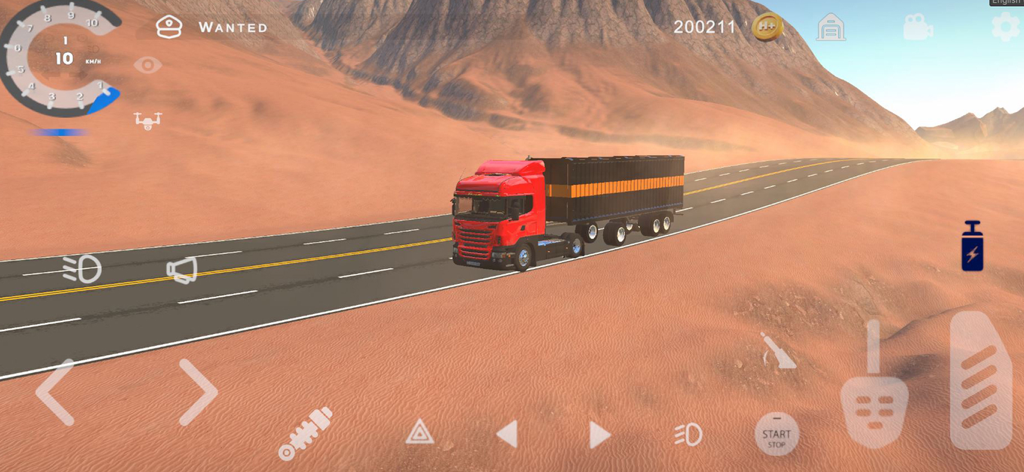Activate the right turn signal
This screenshot has height=472, width=1024.
[599, 434]
